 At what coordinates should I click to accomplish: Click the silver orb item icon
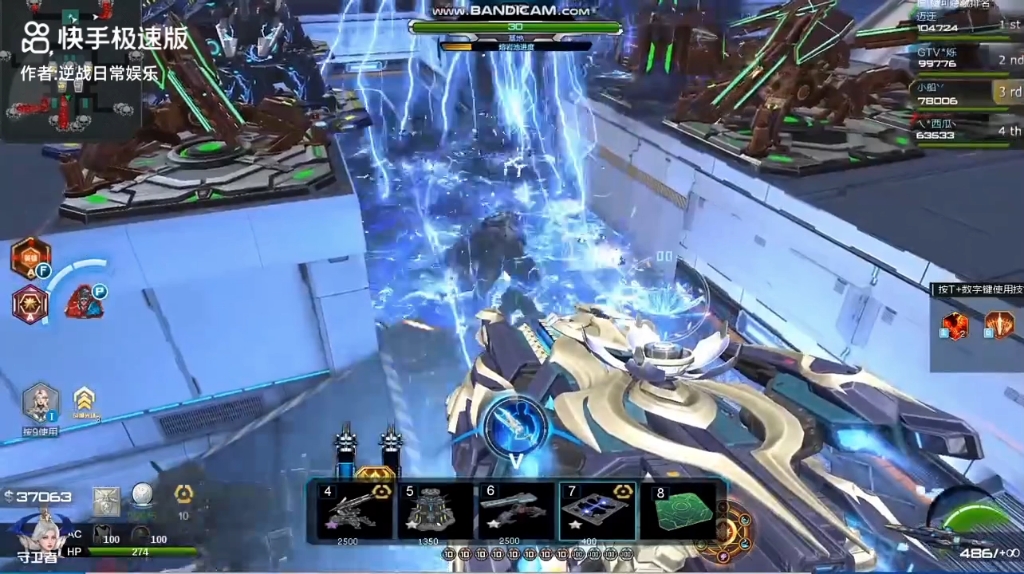144,496
